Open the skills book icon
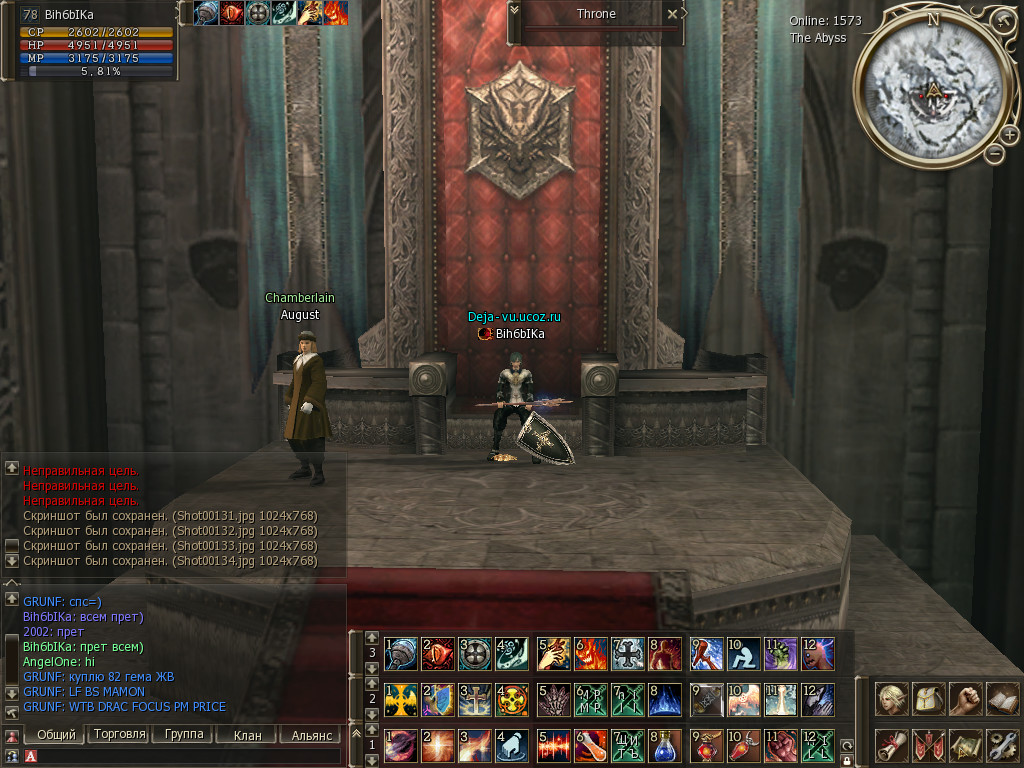This screenshot has height=768, width=1024. [x=1002, y=699]
